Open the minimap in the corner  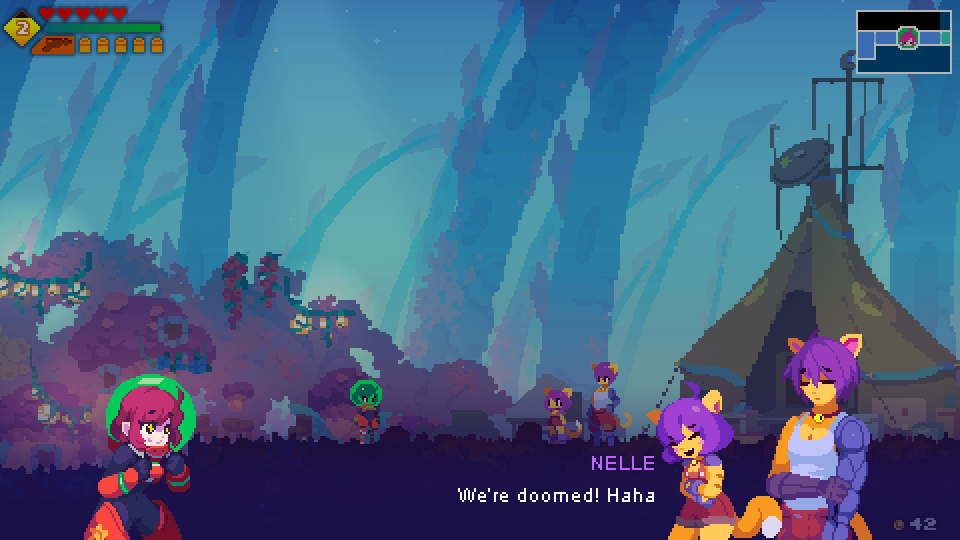903,41
